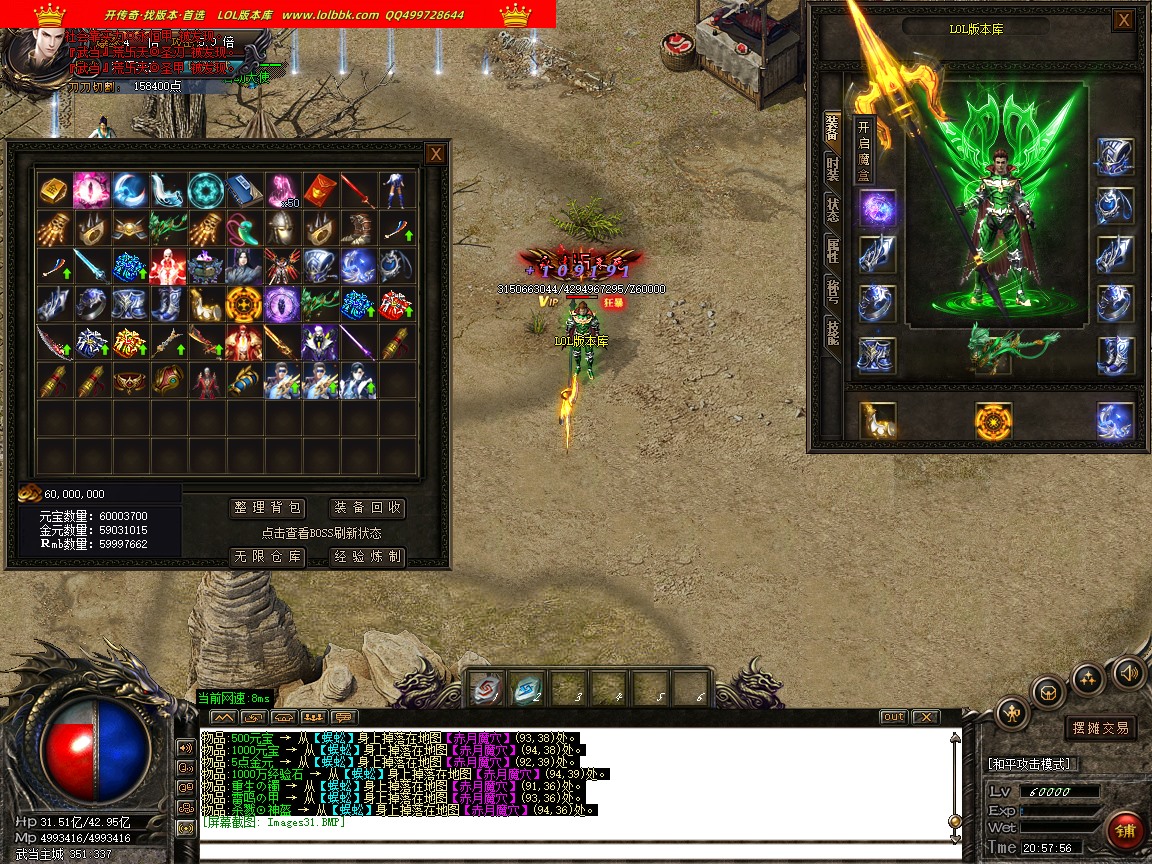The height and width of the screenshot is (864, 1152).
Task: Close the character equipment panel
Action: click(x=1124, y=20)
